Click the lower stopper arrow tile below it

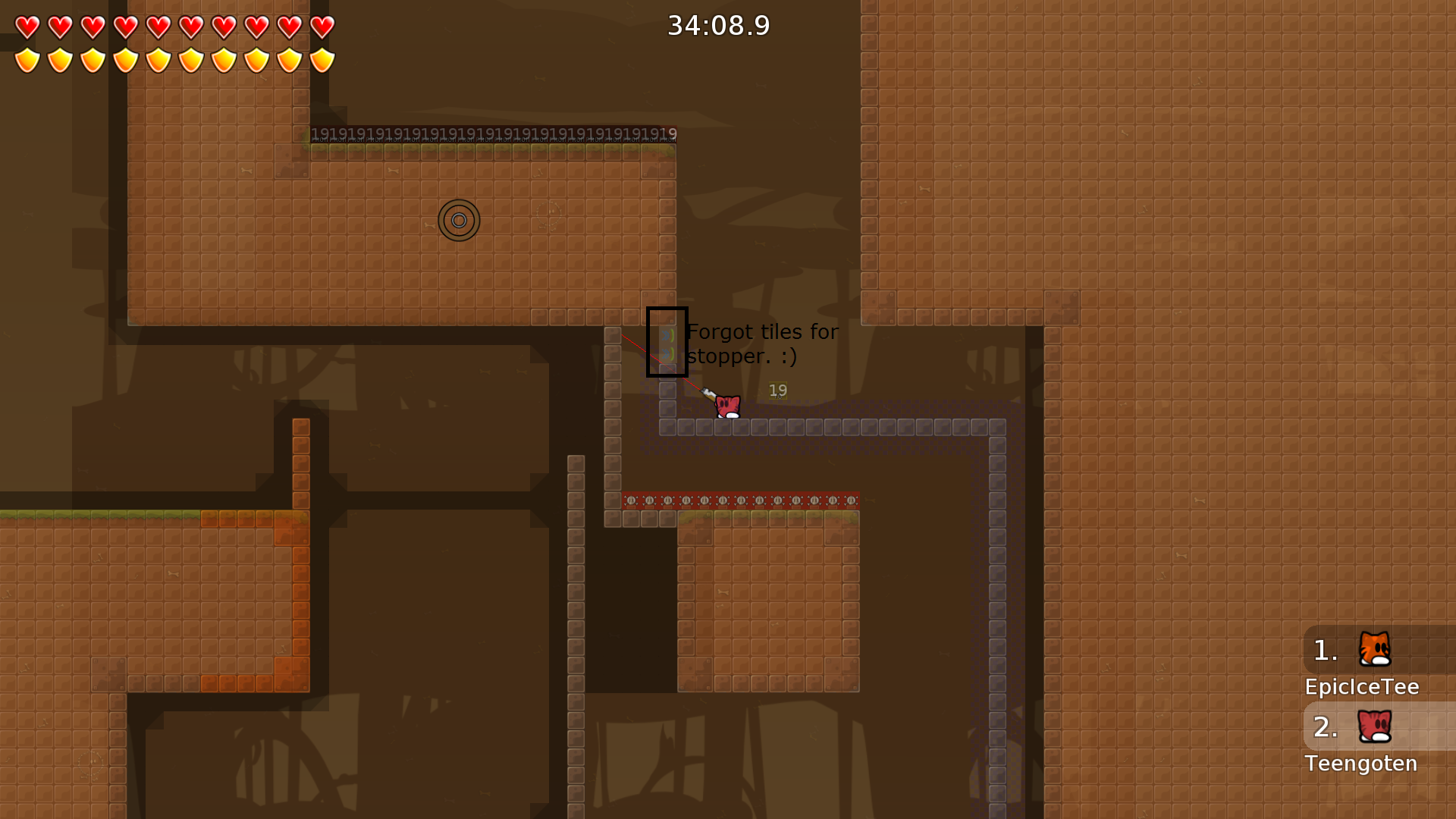click(668, 355)
